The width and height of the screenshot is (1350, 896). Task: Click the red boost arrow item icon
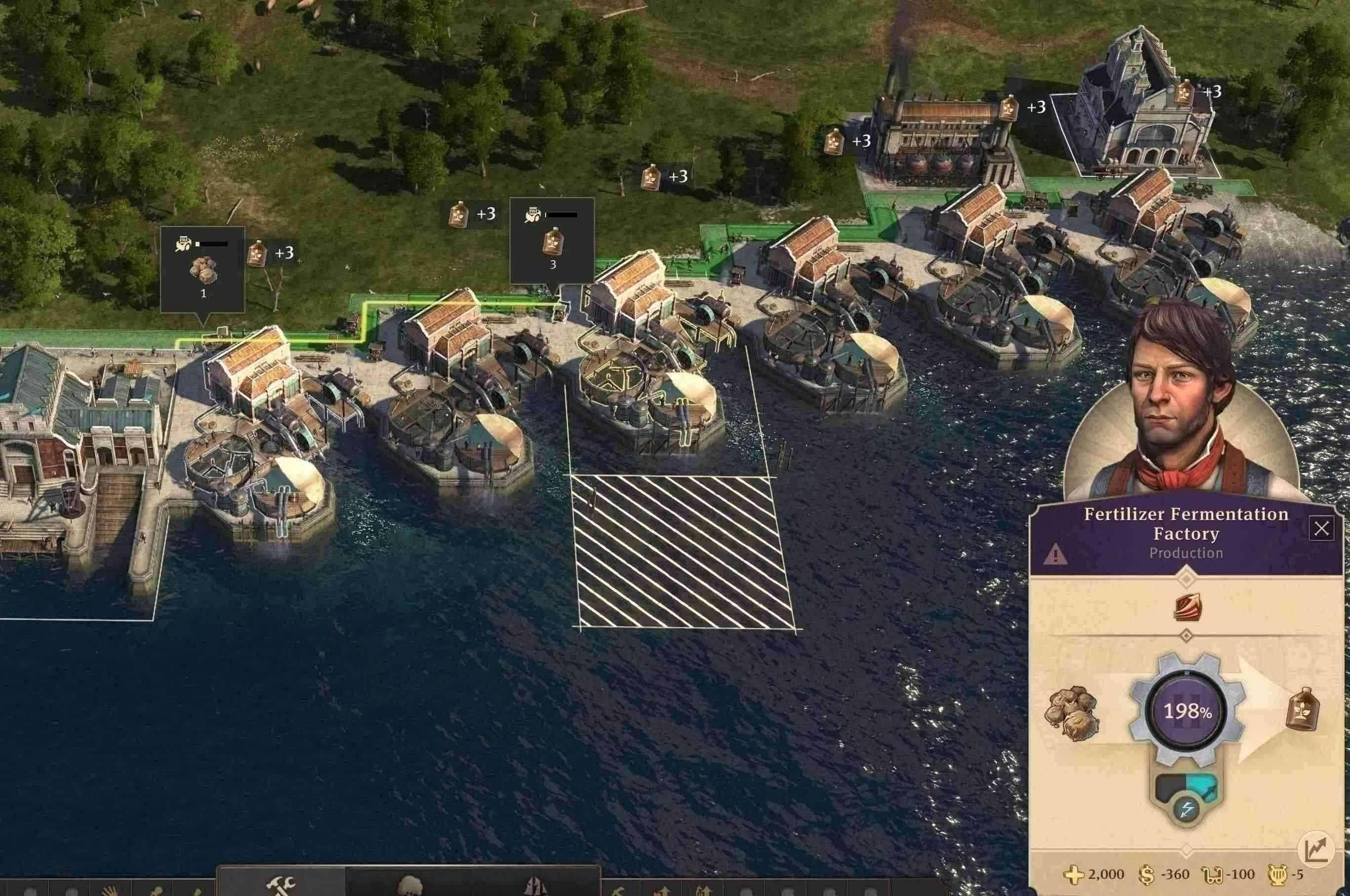[x=1187, y=607]
